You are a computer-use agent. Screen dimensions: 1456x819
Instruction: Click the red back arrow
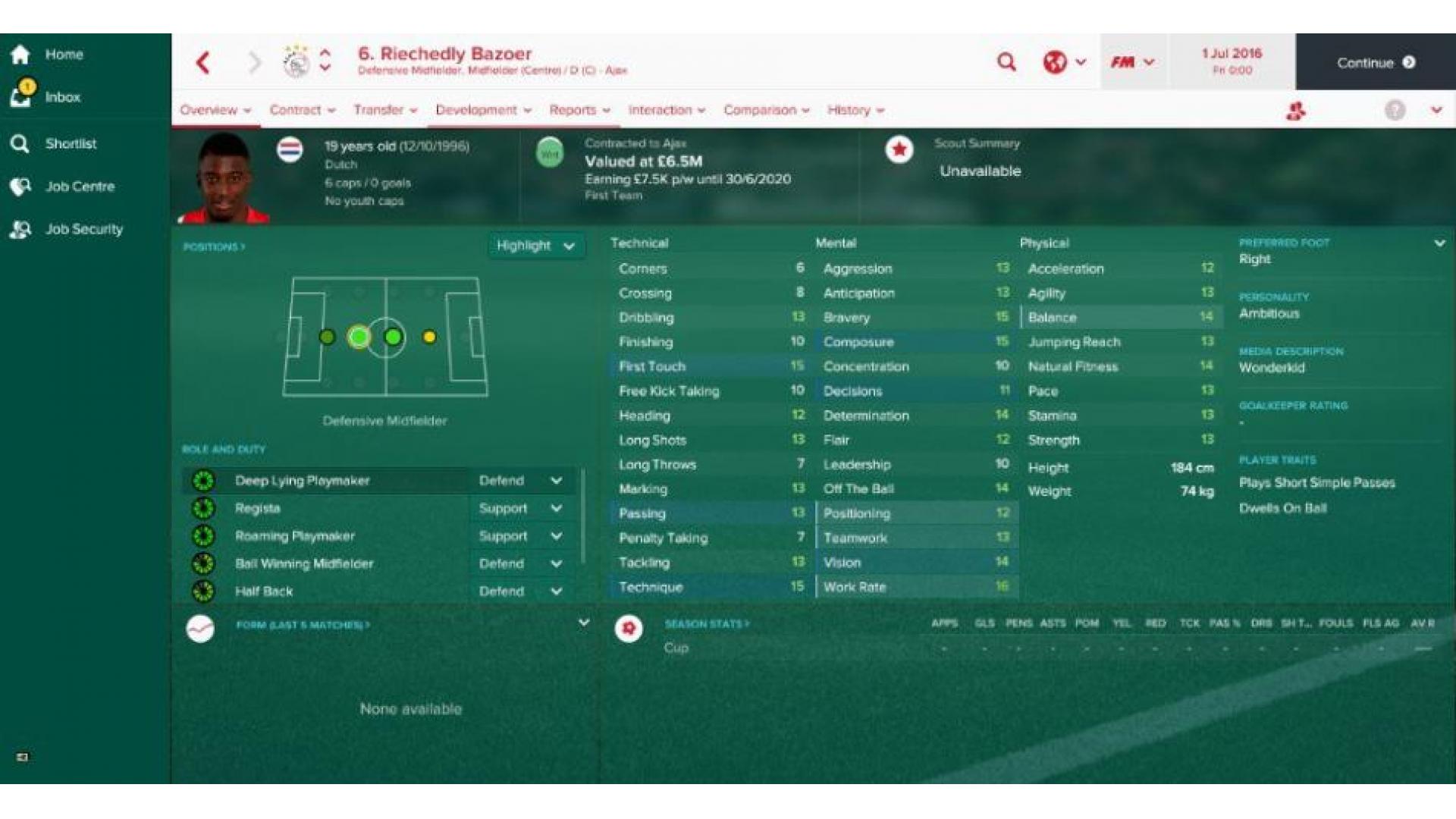coord(203,63)
